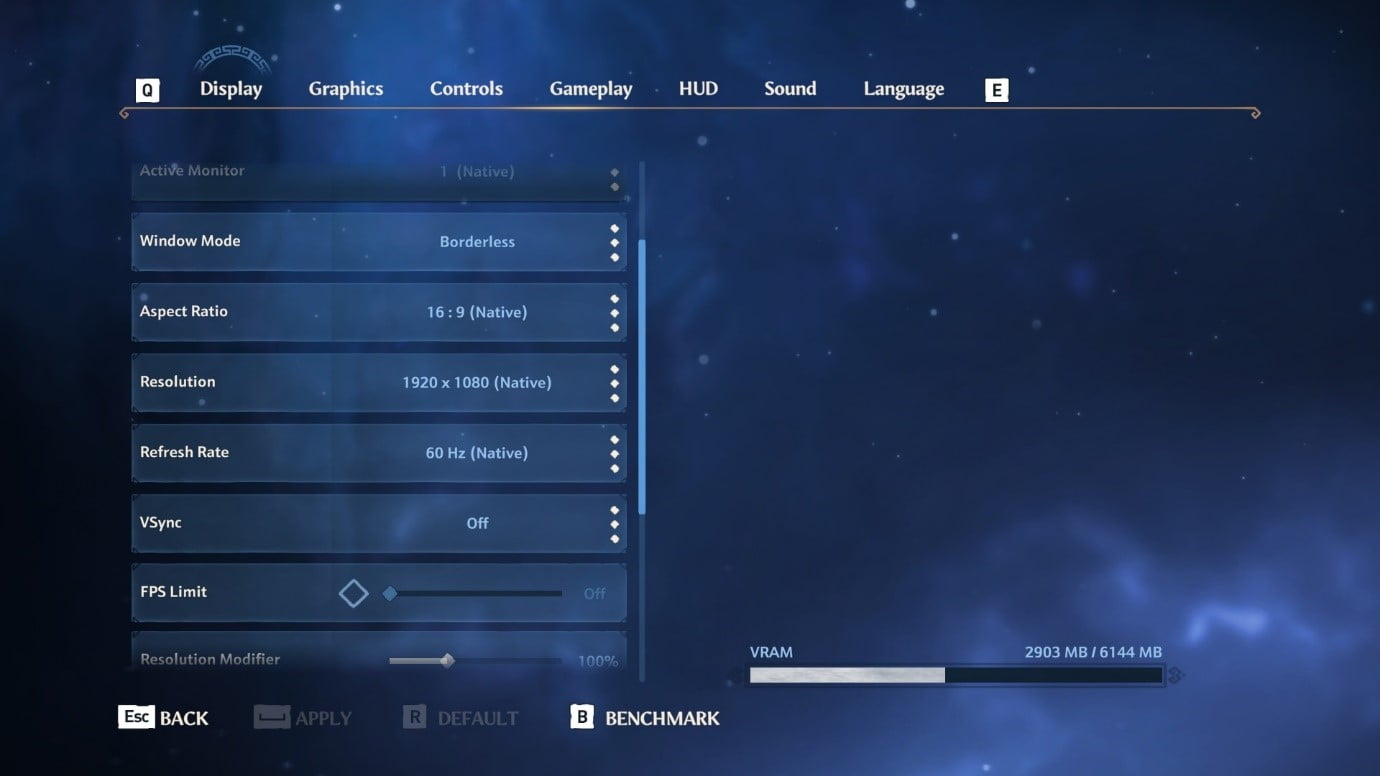The width and height of the screenshot is (1380, 776).
Task: Click the E key tab-cycle icon
Action: point(996,89)
